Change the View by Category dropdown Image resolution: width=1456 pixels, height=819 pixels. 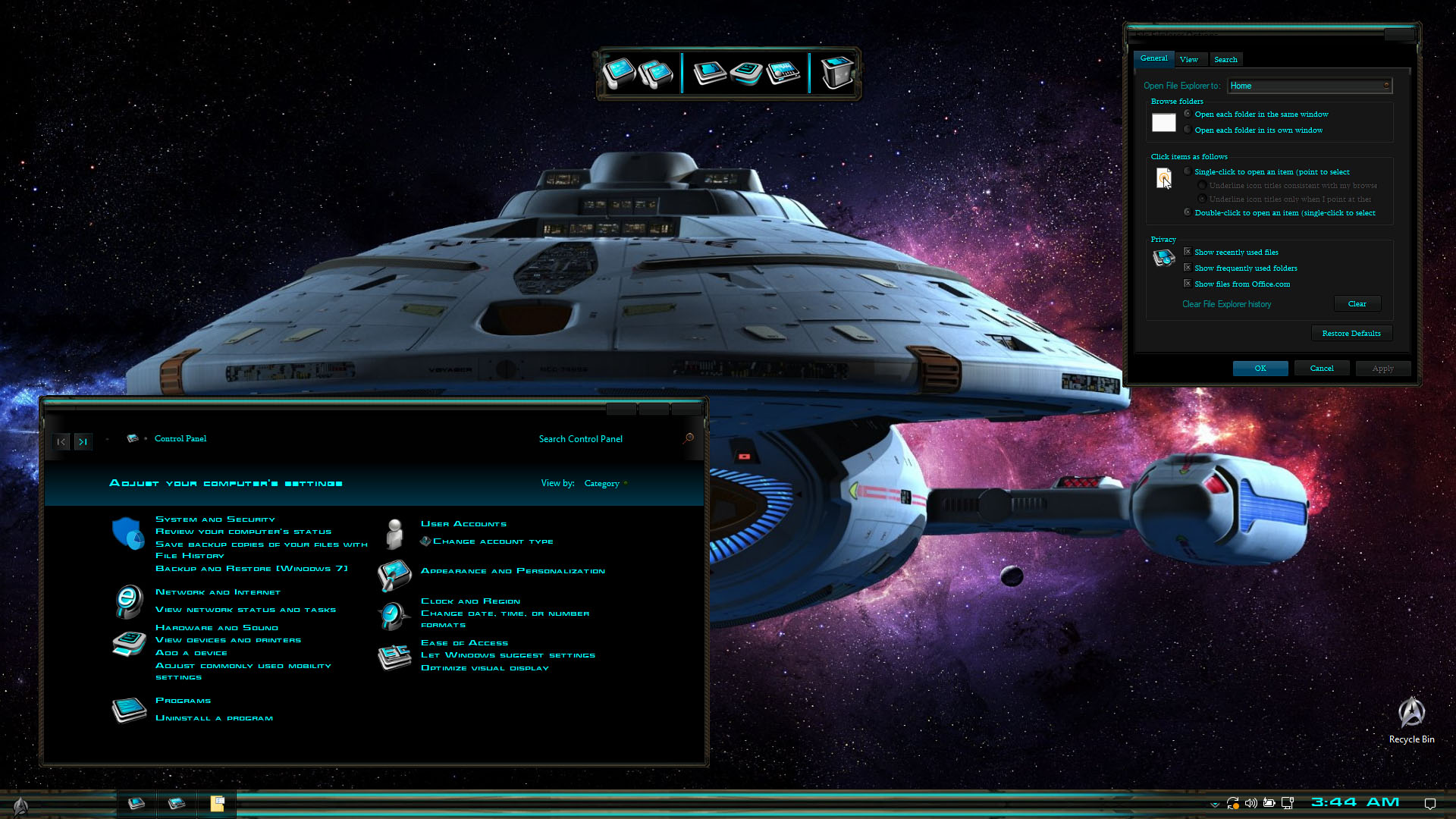[x=605, y=483]
